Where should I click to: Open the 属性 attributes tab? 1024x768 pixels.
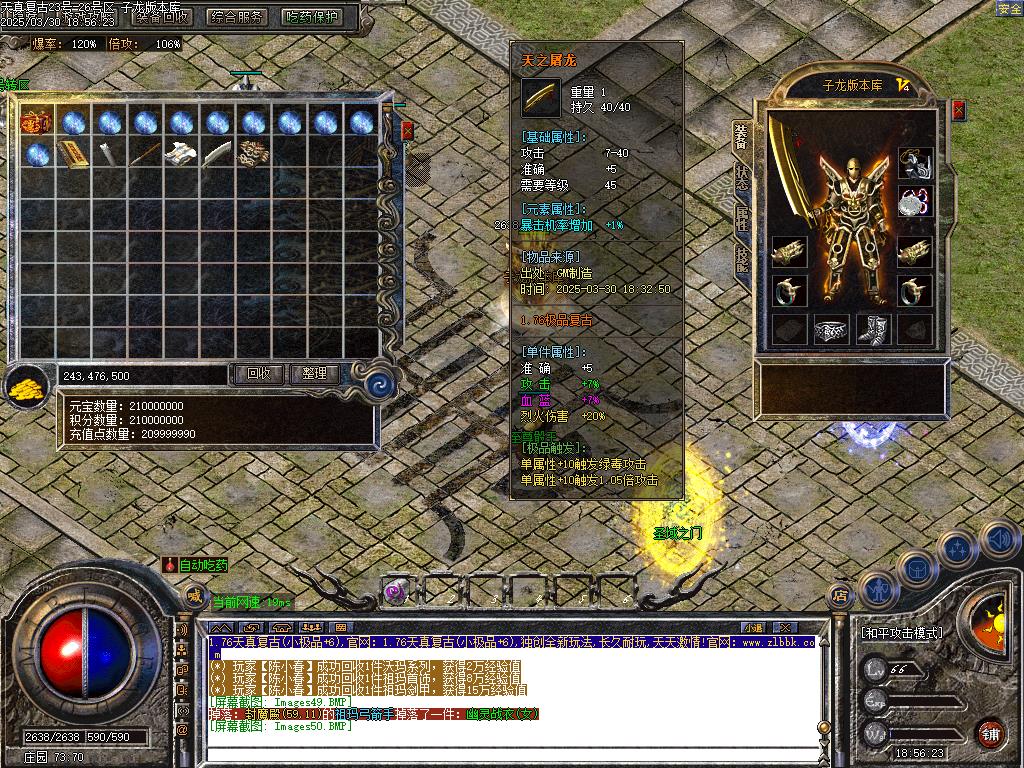pyautogui.click(x=741, y=219)
